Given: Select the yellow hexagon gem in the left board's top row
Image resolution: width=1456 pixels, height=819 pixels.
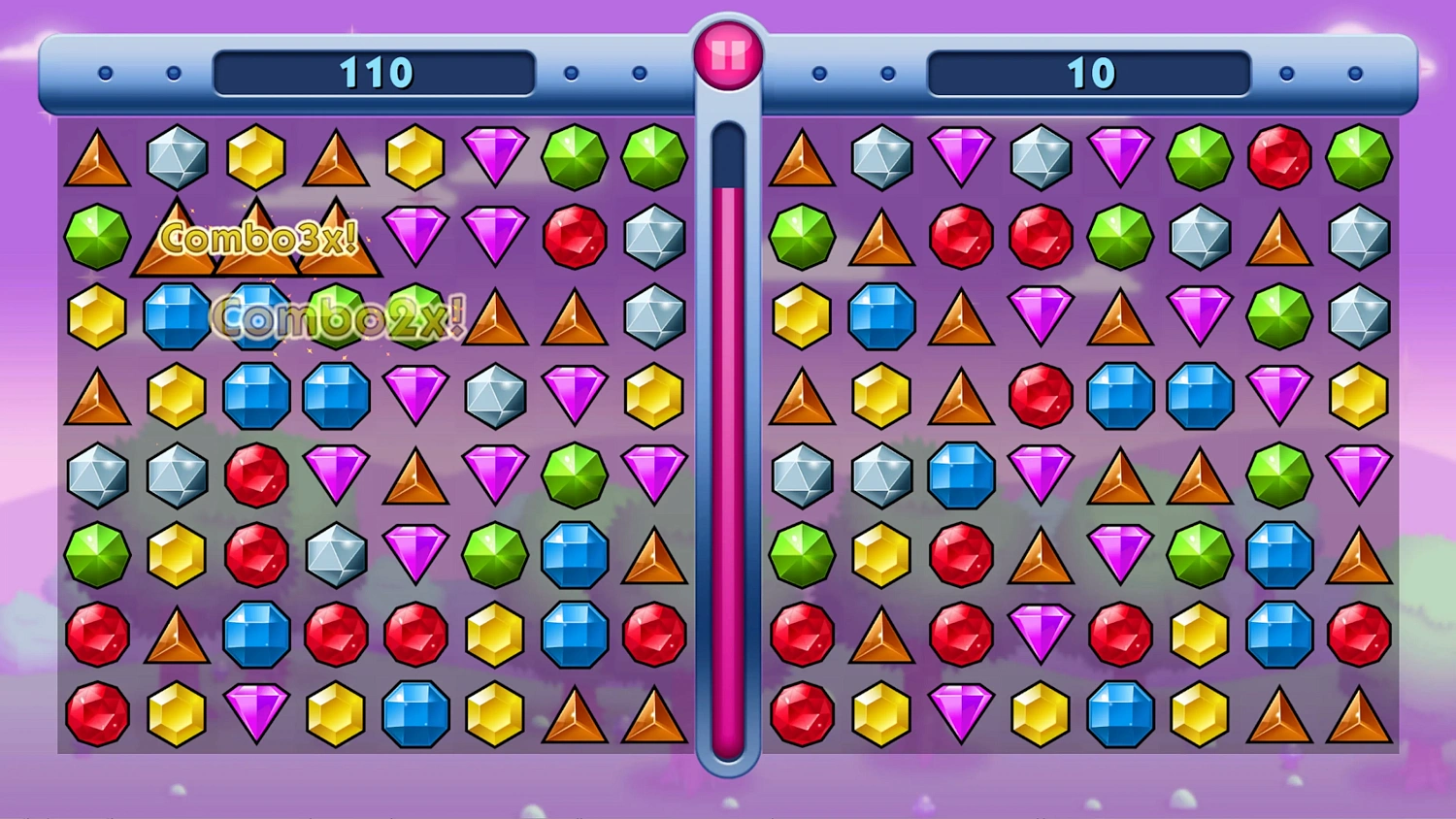Looking at the screenshot, I should pos(255,156).
